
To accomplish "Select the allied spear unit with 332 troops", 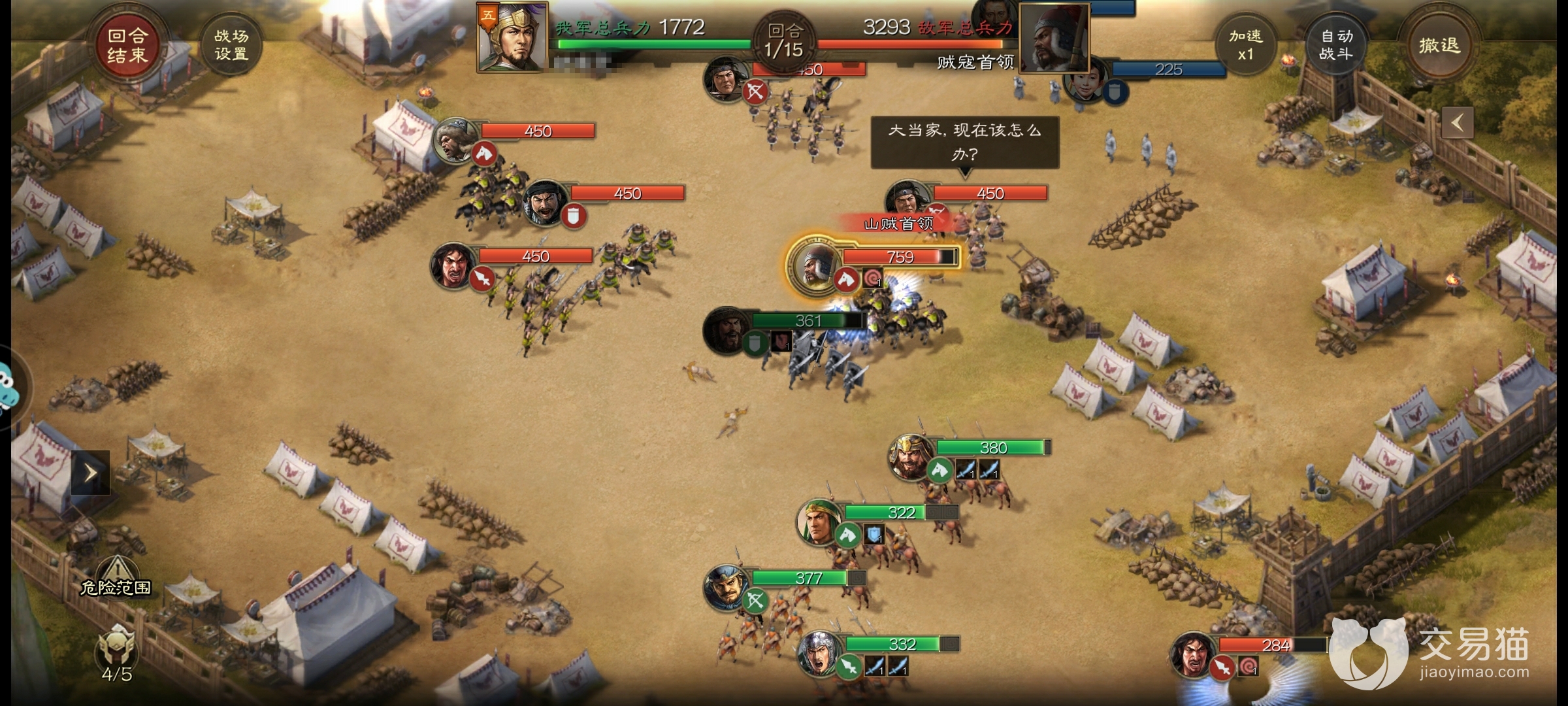I will 819,653.
